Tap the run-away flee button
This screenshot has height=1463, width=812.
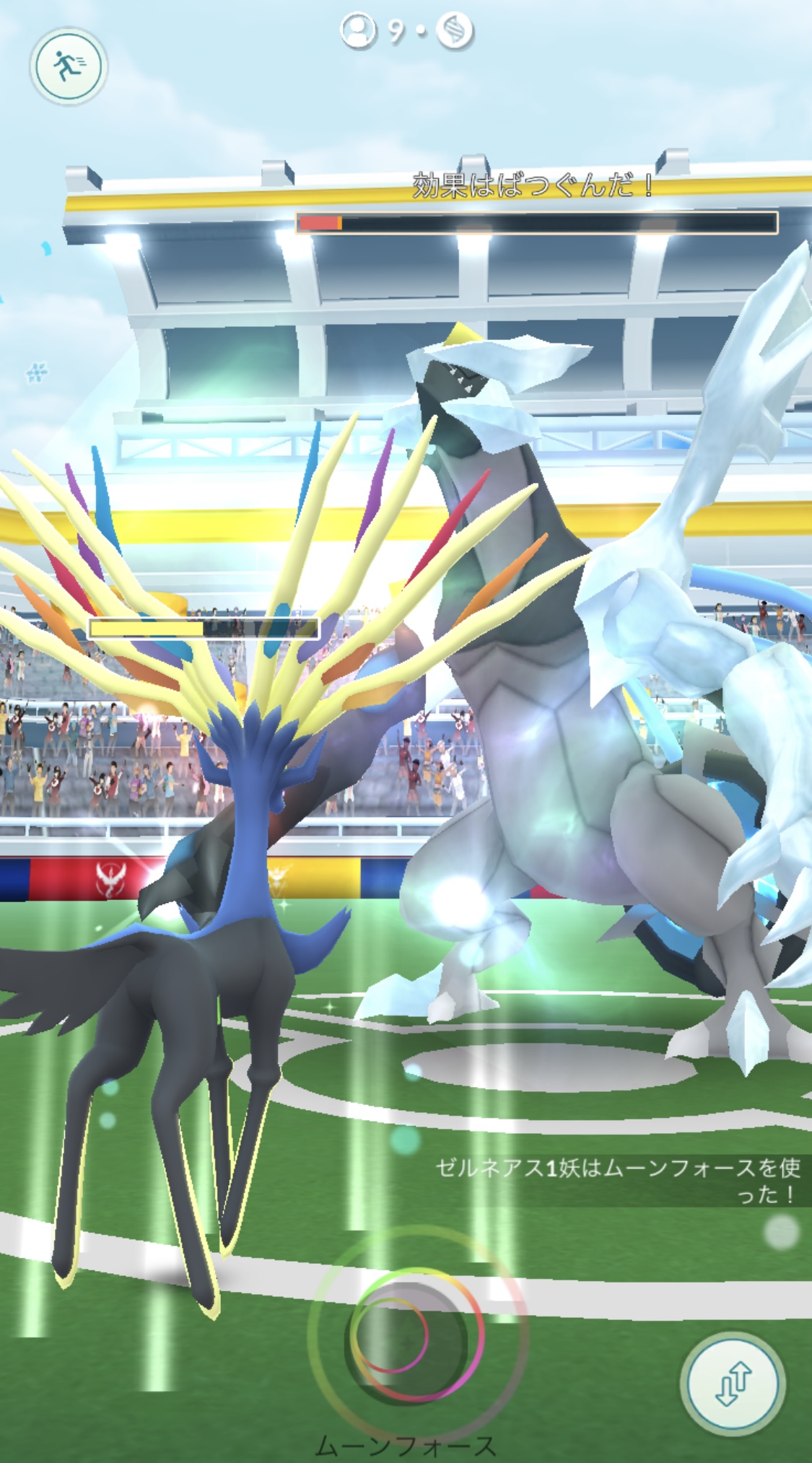[x=69, y=66]
